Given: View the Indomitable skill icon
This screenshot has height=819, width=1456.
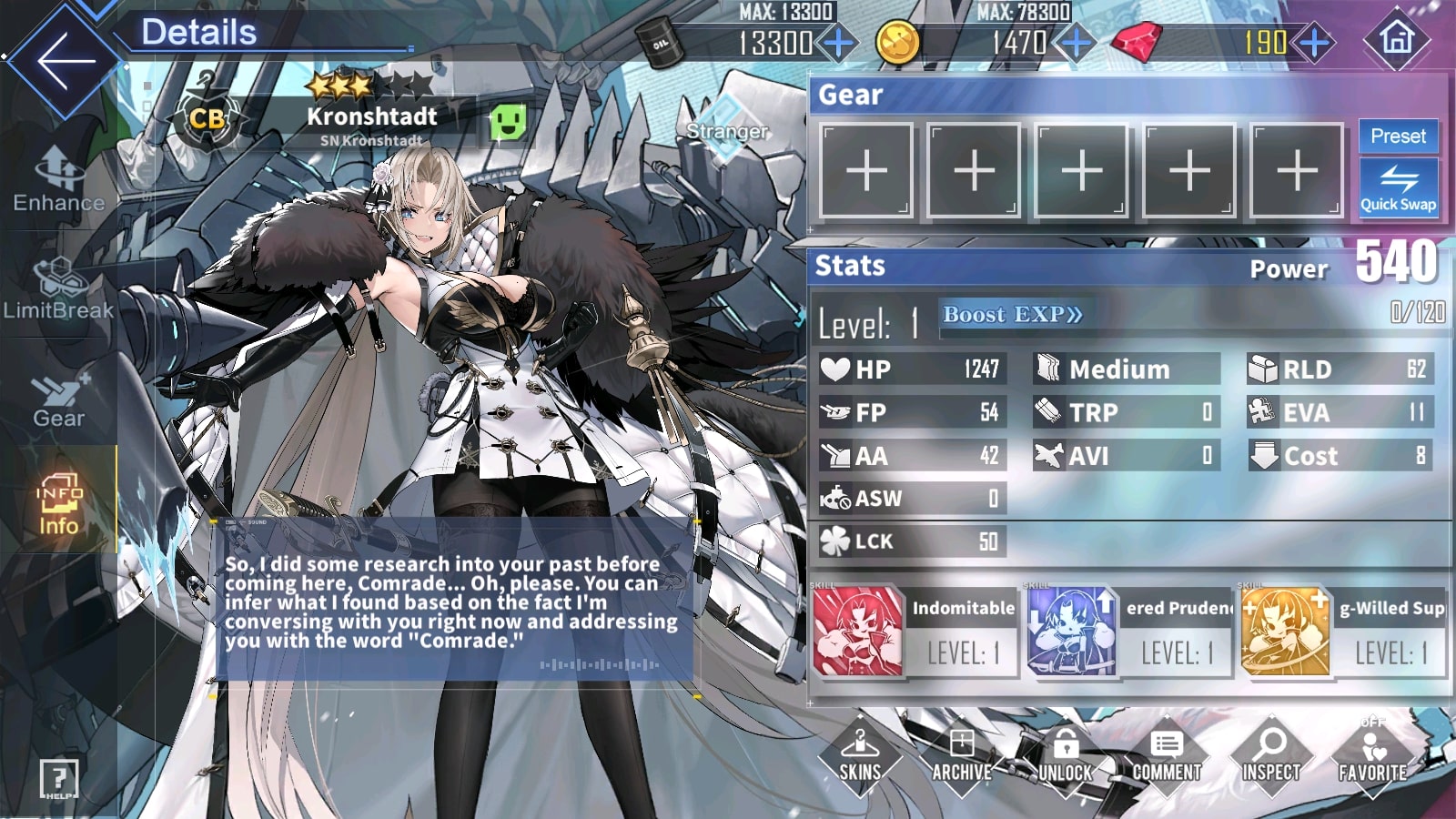Looking at the screenshot, I should (x=857, y=632).
